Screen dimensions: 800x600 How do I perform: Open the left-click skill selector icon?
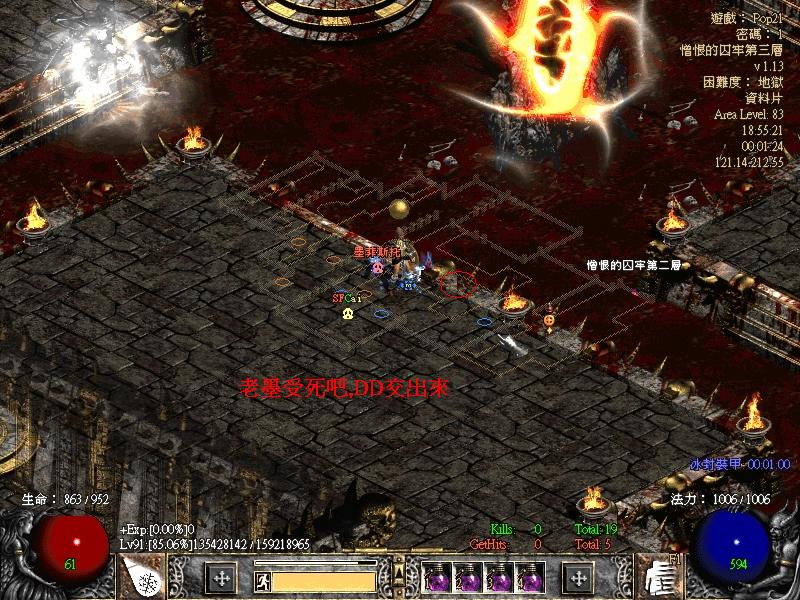click(142, 577)
